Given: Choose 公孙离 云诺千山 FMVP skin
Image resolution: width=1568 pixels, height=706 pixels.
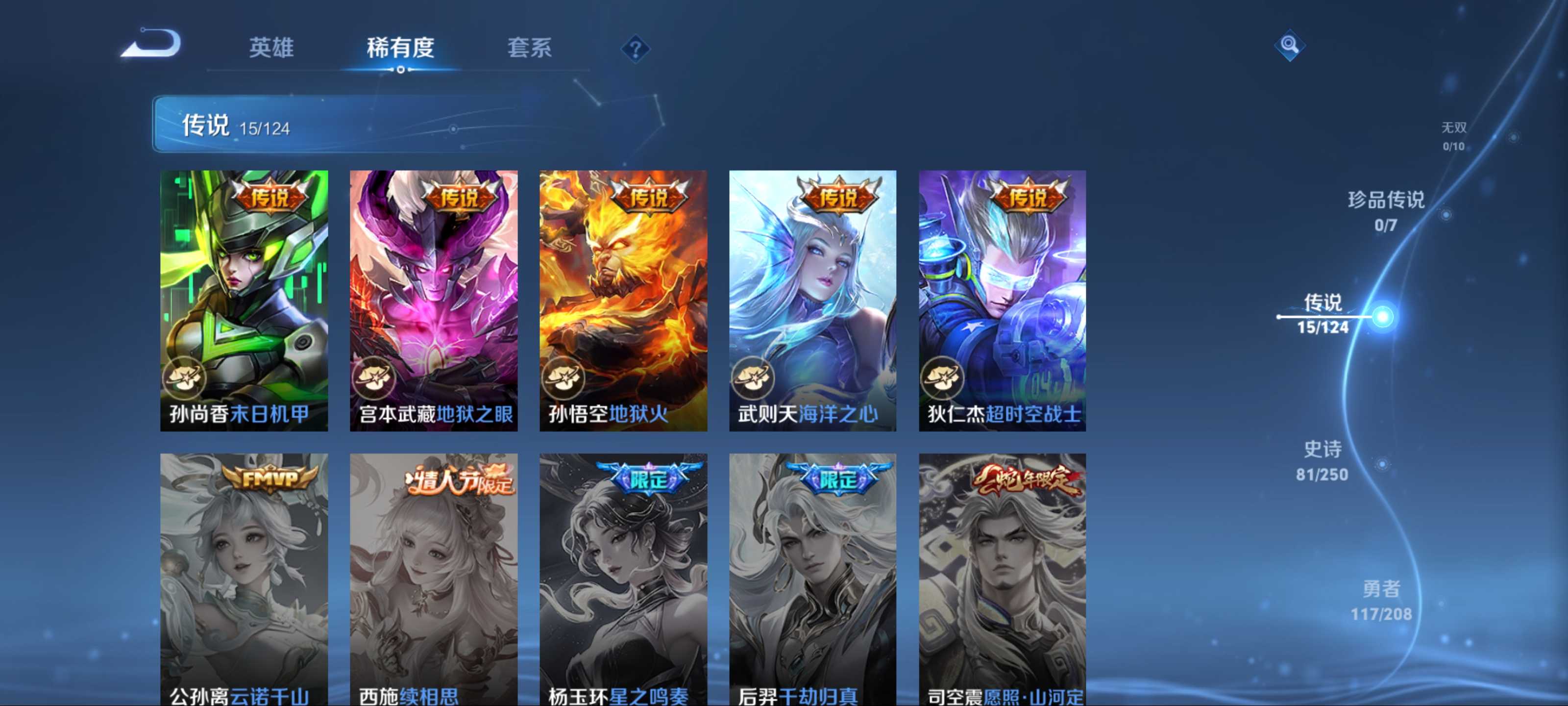Looking at the screenshot, I should pos(244,579).
